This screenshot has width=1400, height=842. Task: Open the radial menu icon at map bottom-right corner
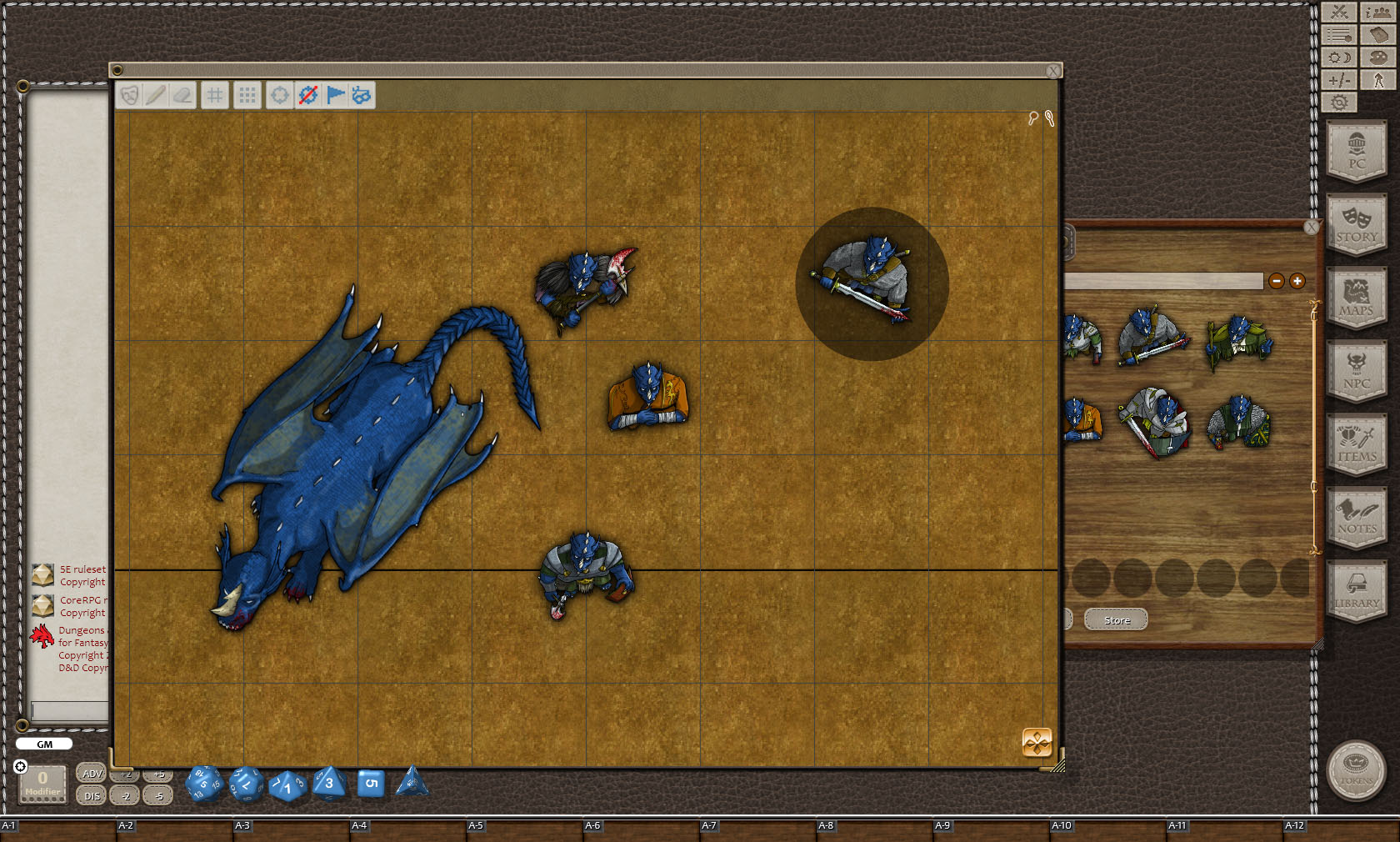[x=1035, y=742]
